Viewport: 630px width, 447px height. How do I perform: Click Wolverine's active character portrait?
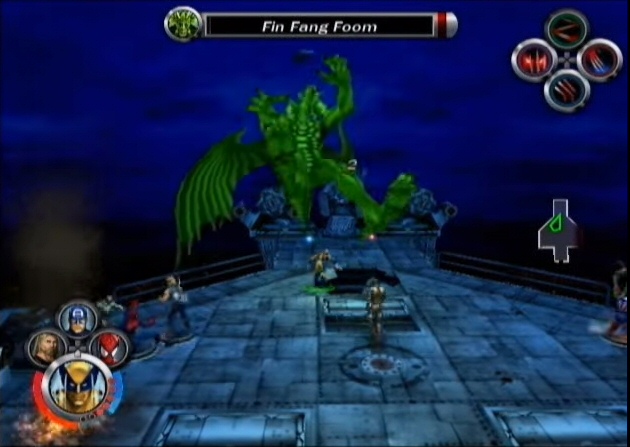pos(76,386)
